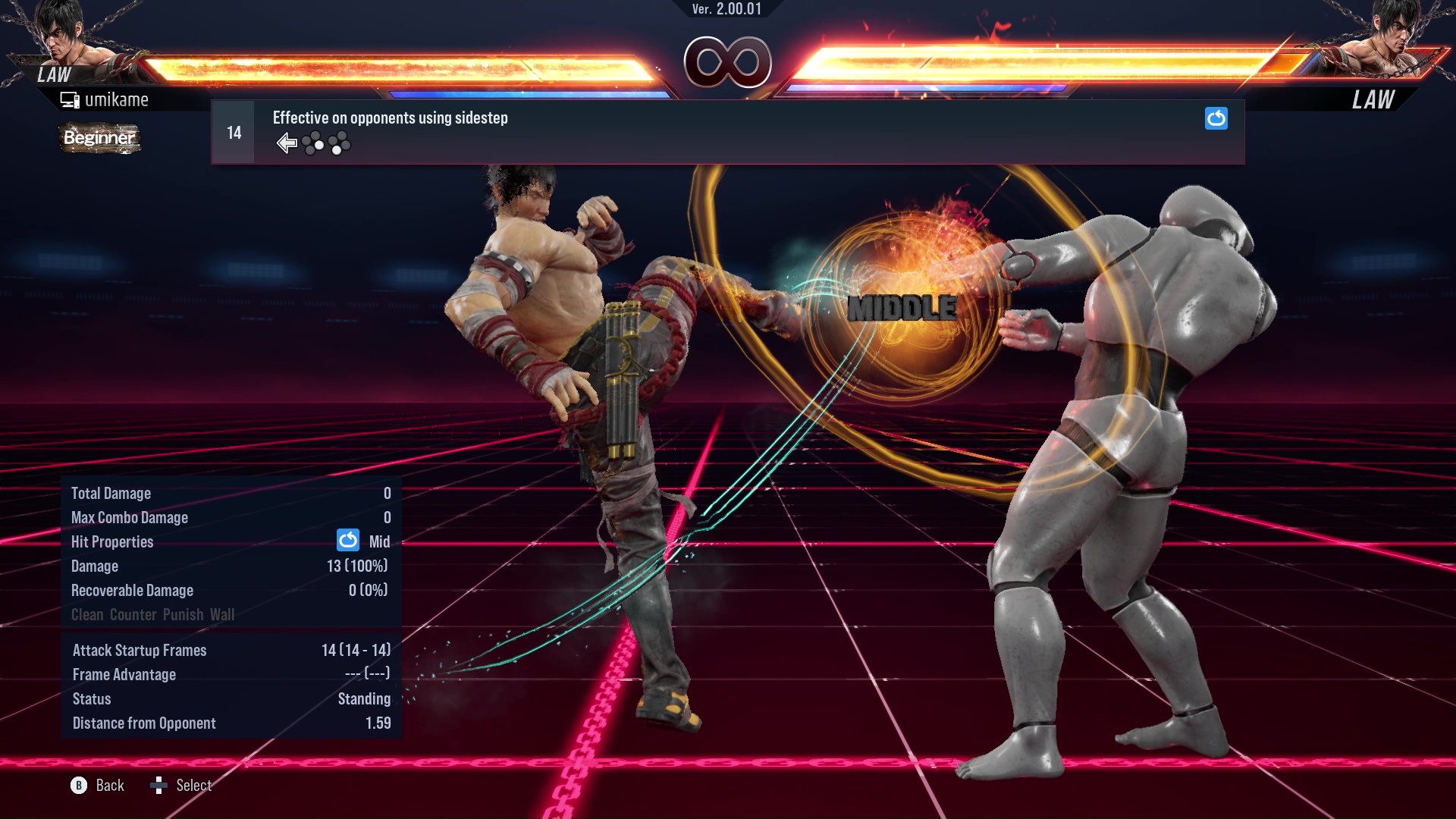Click the second punch button notation icon
The width and height of the screenshot is (1456, 819).
click(340, 144)
